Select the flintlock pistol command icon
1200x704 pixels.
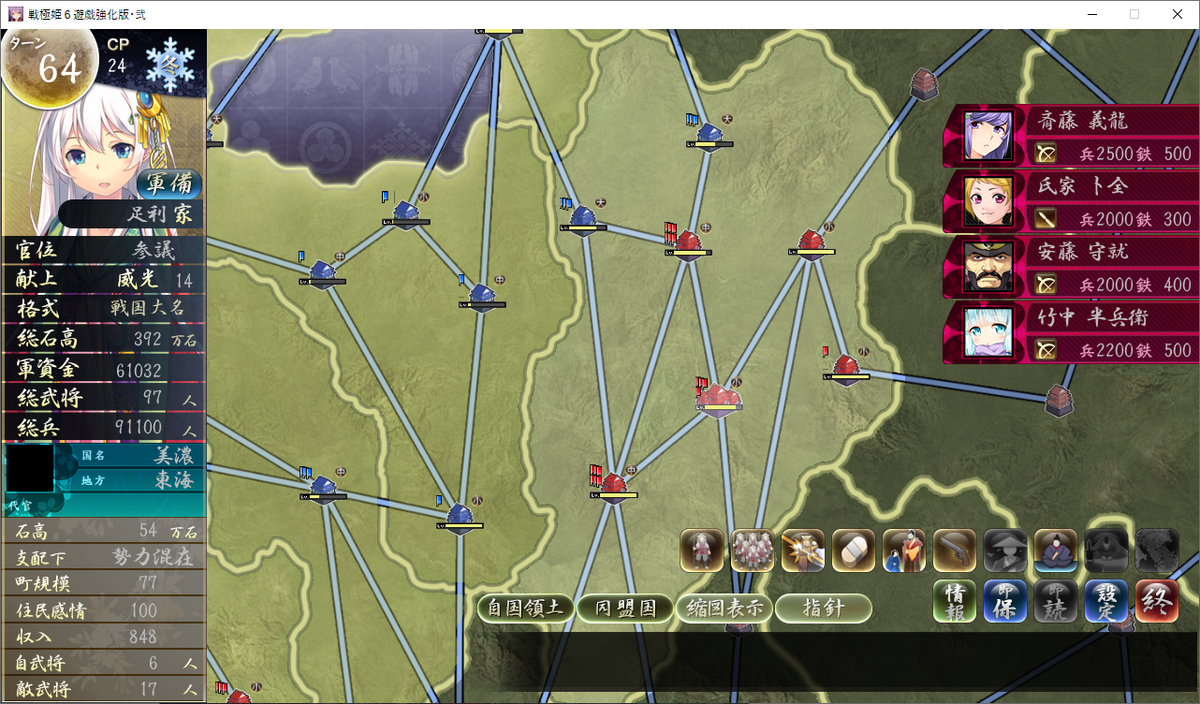tap(954, 551)
